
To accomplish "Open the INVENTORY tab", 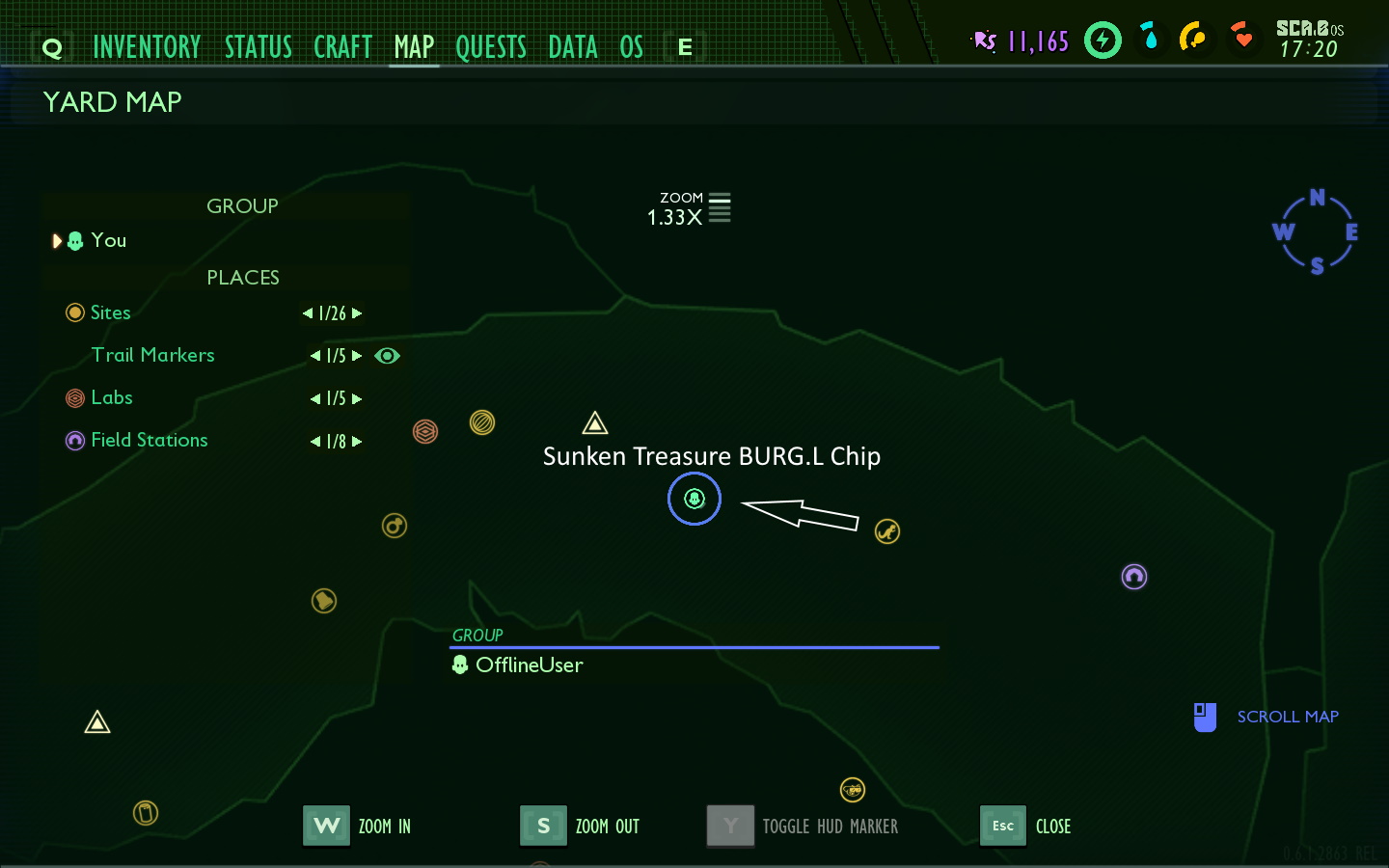I will 148,46.
